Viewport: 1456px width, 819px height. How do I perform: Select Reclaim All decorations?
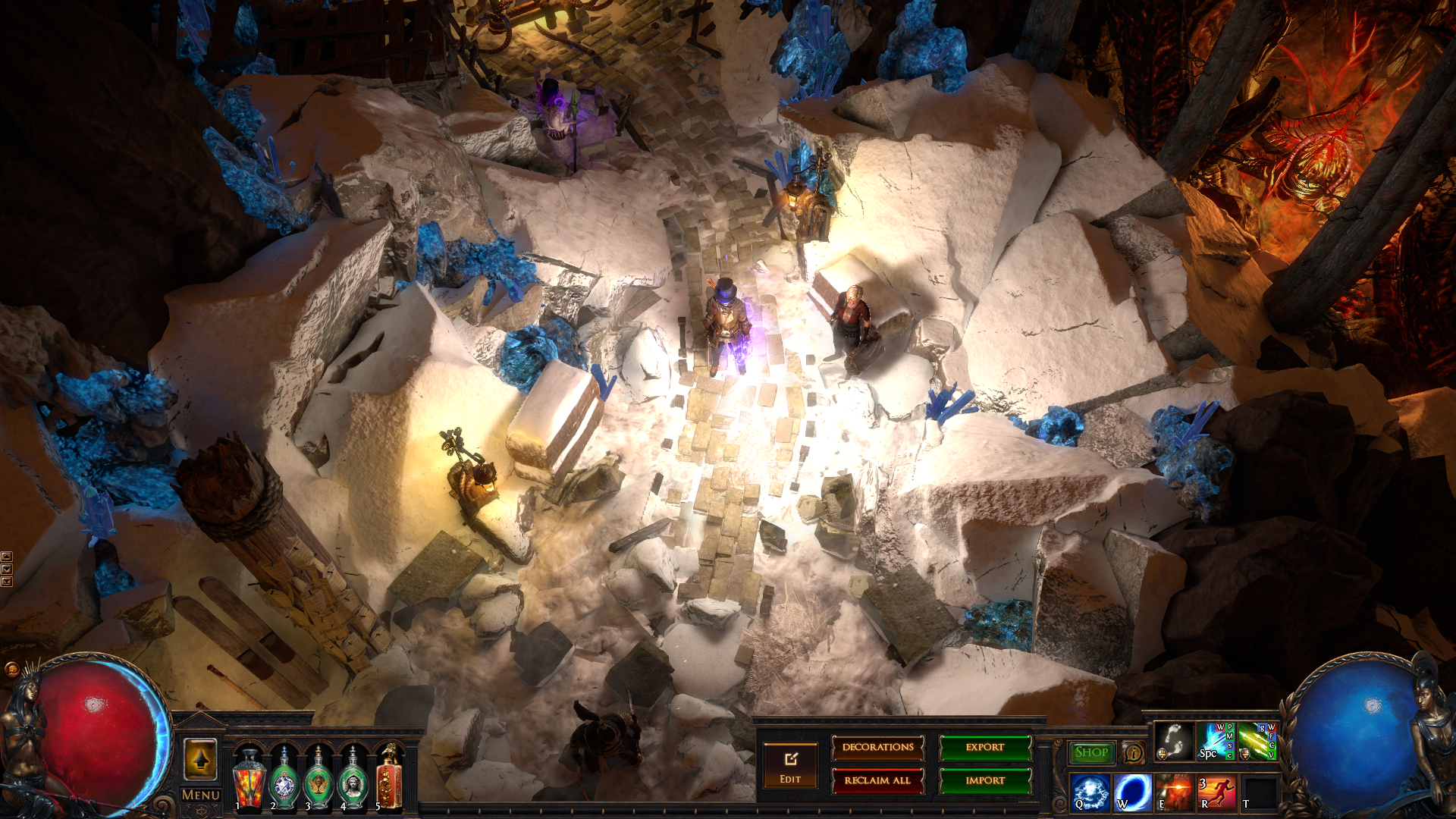pyautogui.click(x=877, y=780)
